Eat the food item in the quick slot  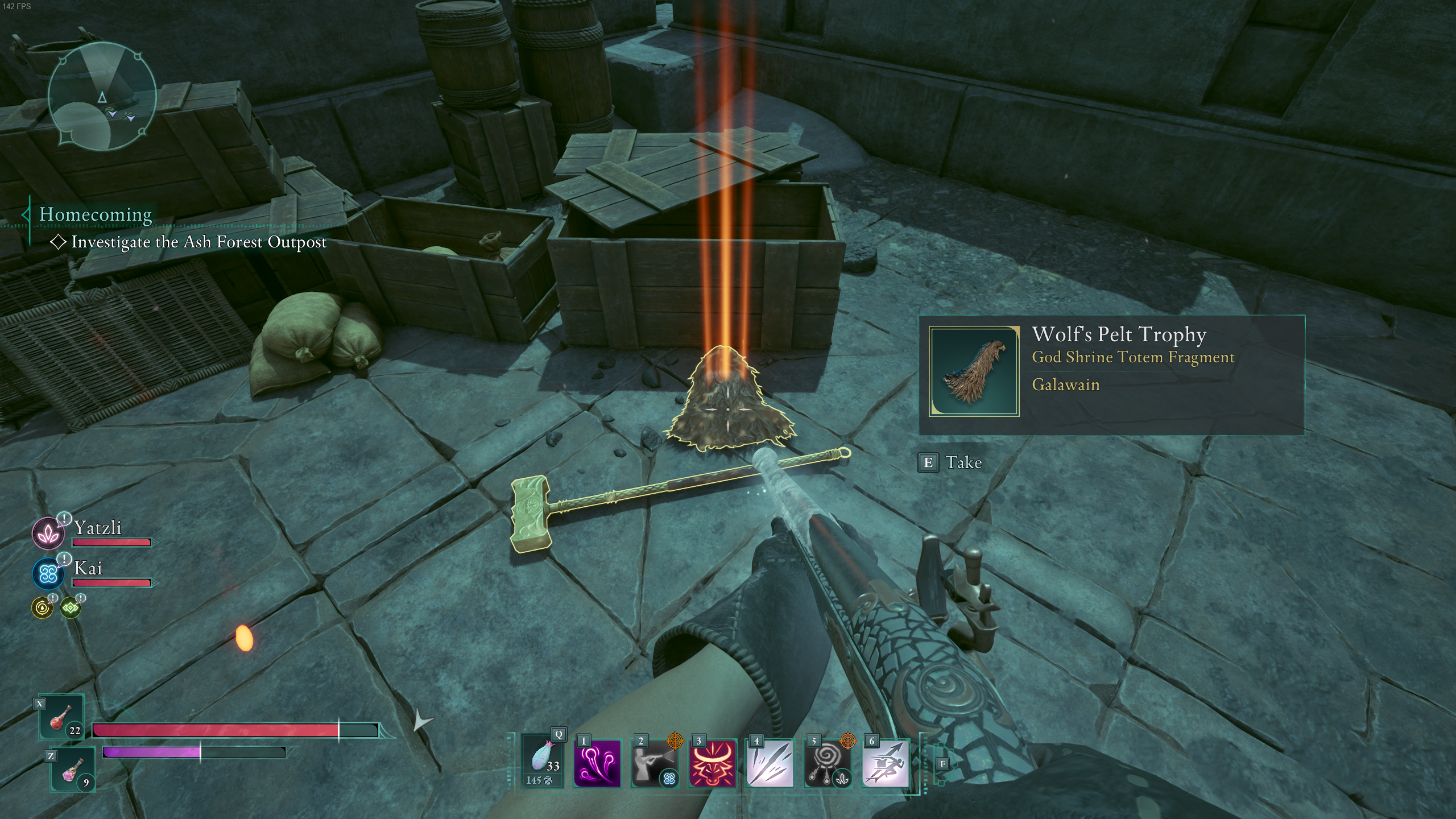[543, 760]
